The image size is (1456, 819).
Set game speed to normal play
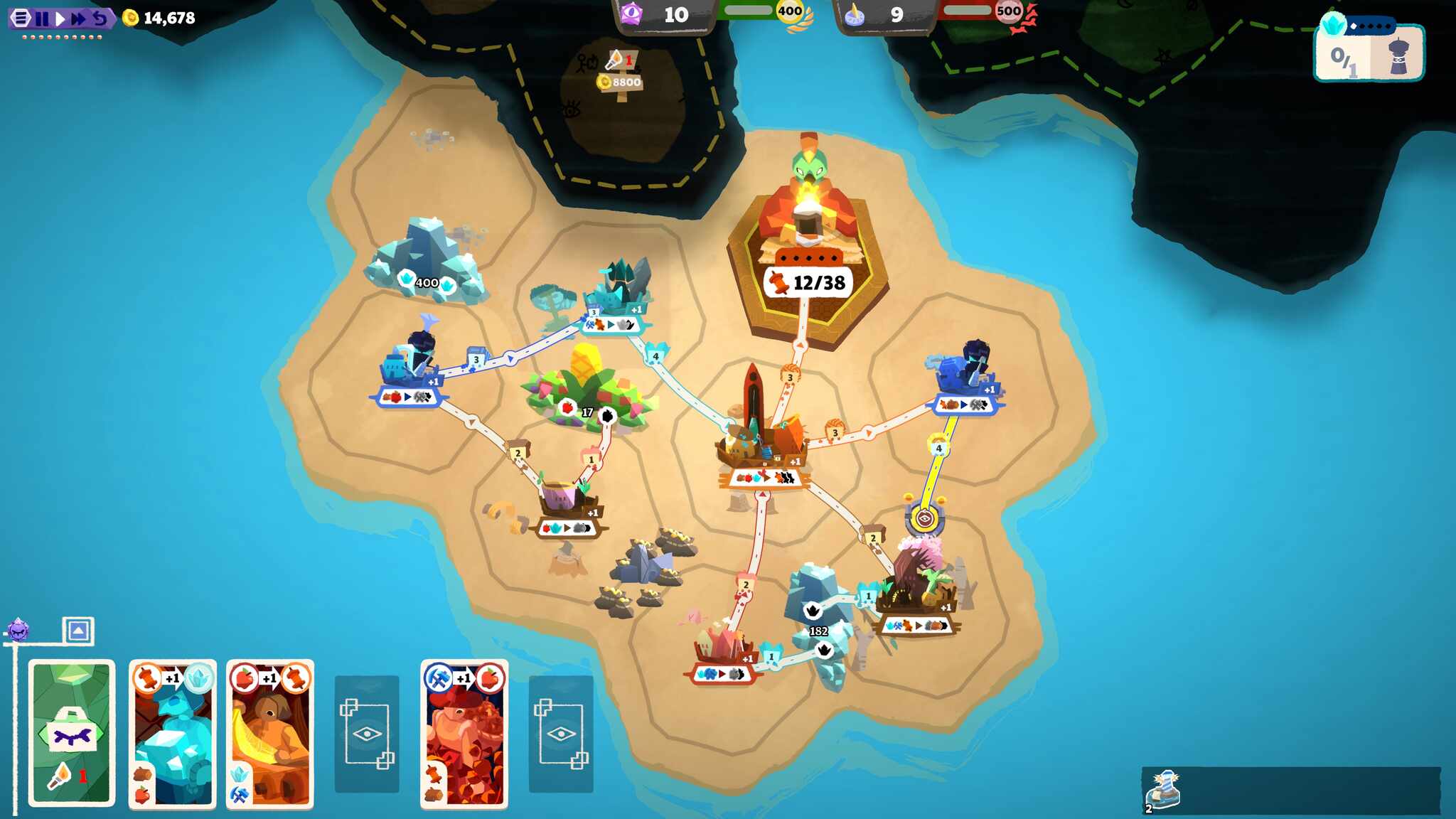point(60,18)
